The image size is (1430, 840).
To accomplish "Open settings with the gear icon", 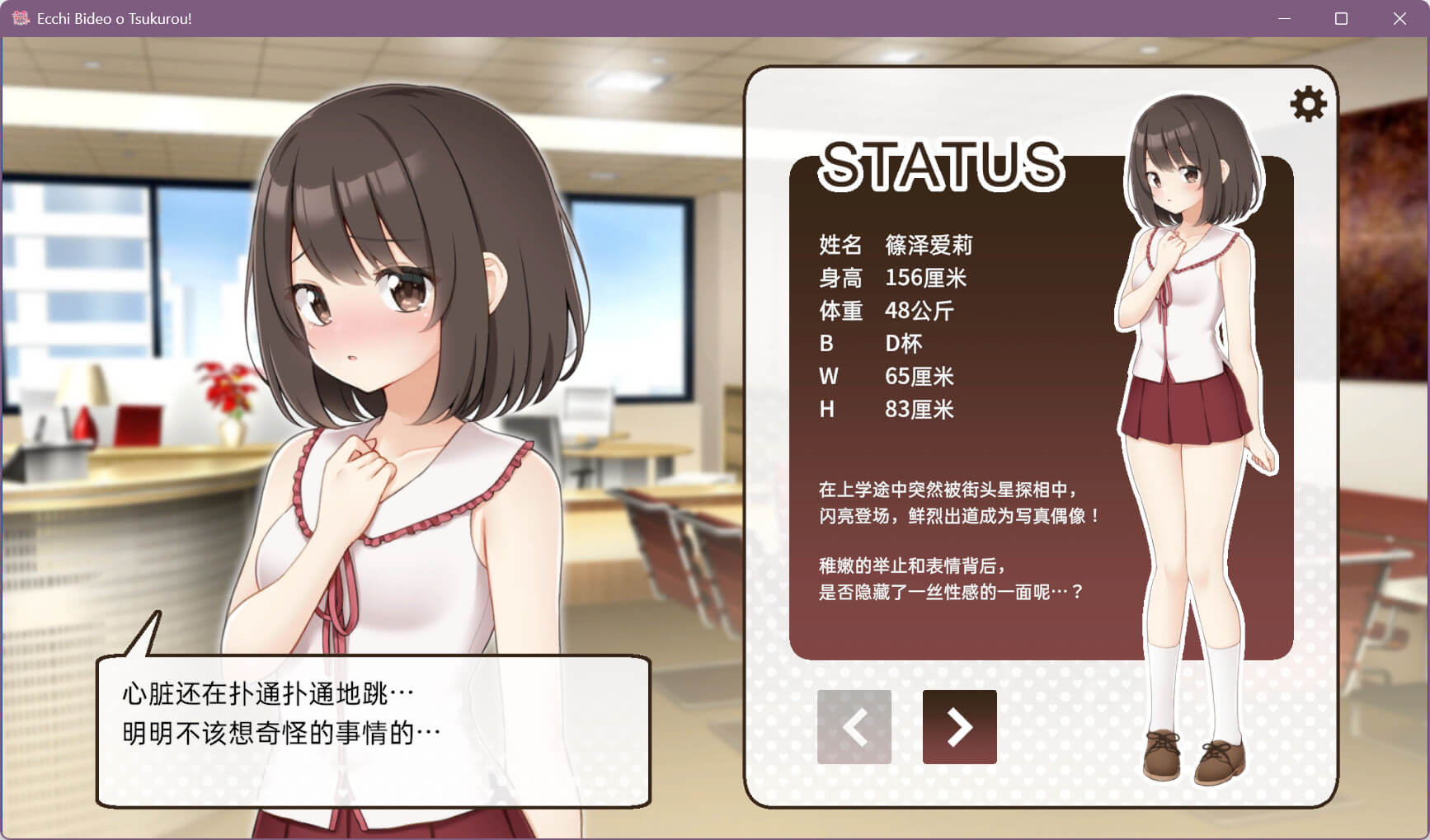I will point(1308,105).
